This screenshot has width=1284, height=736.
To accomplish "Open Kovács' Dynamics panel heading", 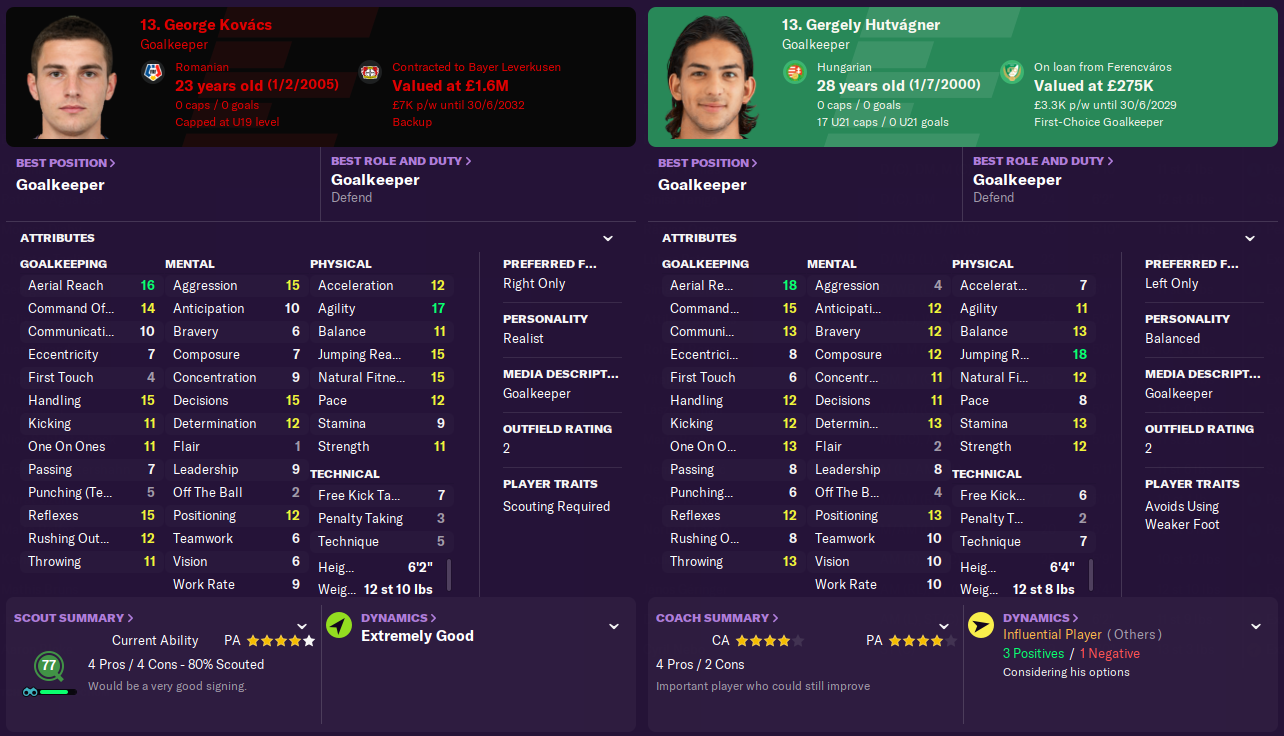I will coord(399,618).
